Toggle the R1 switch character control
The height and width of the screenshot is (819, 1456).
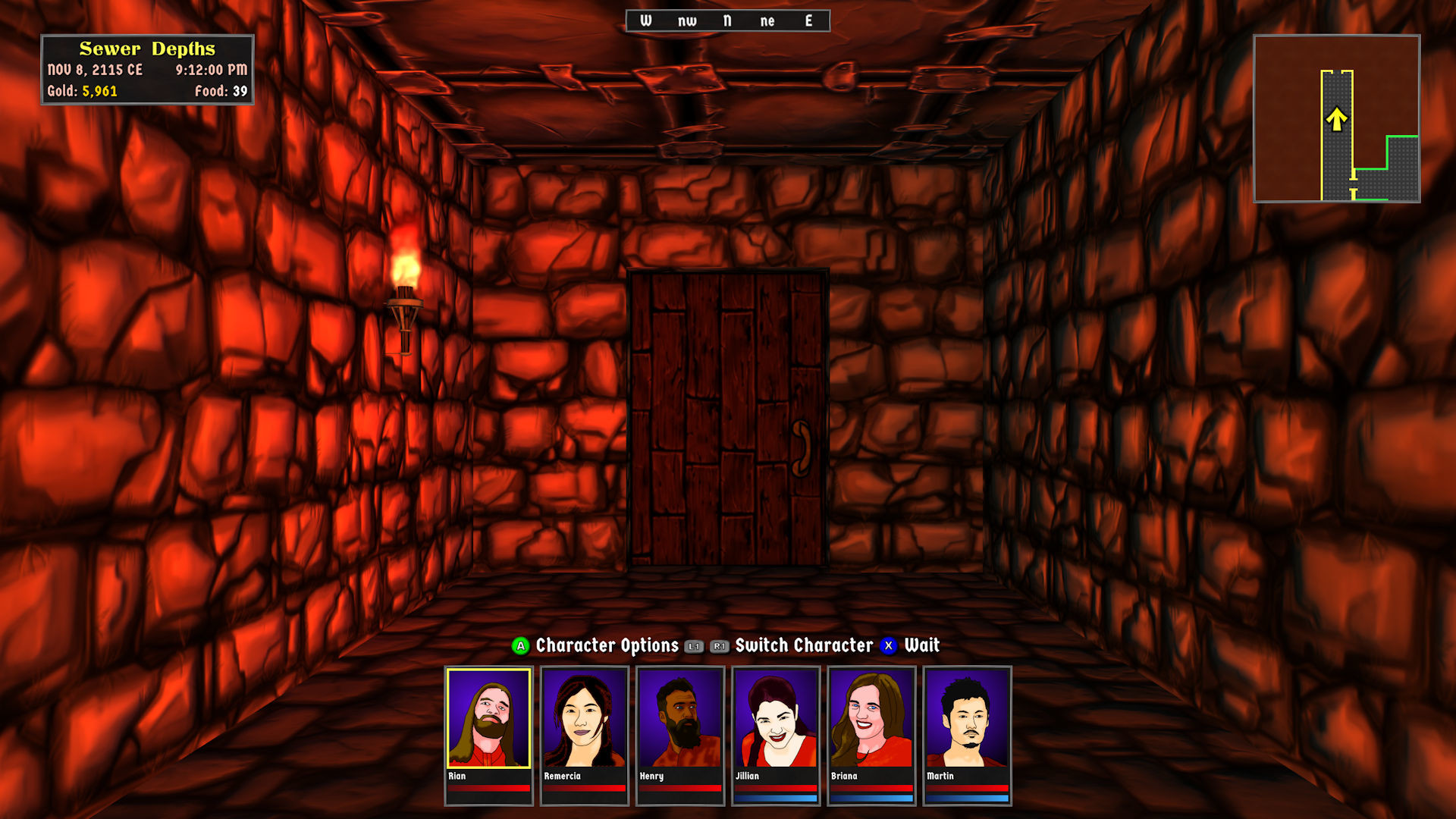pos(719,647)
